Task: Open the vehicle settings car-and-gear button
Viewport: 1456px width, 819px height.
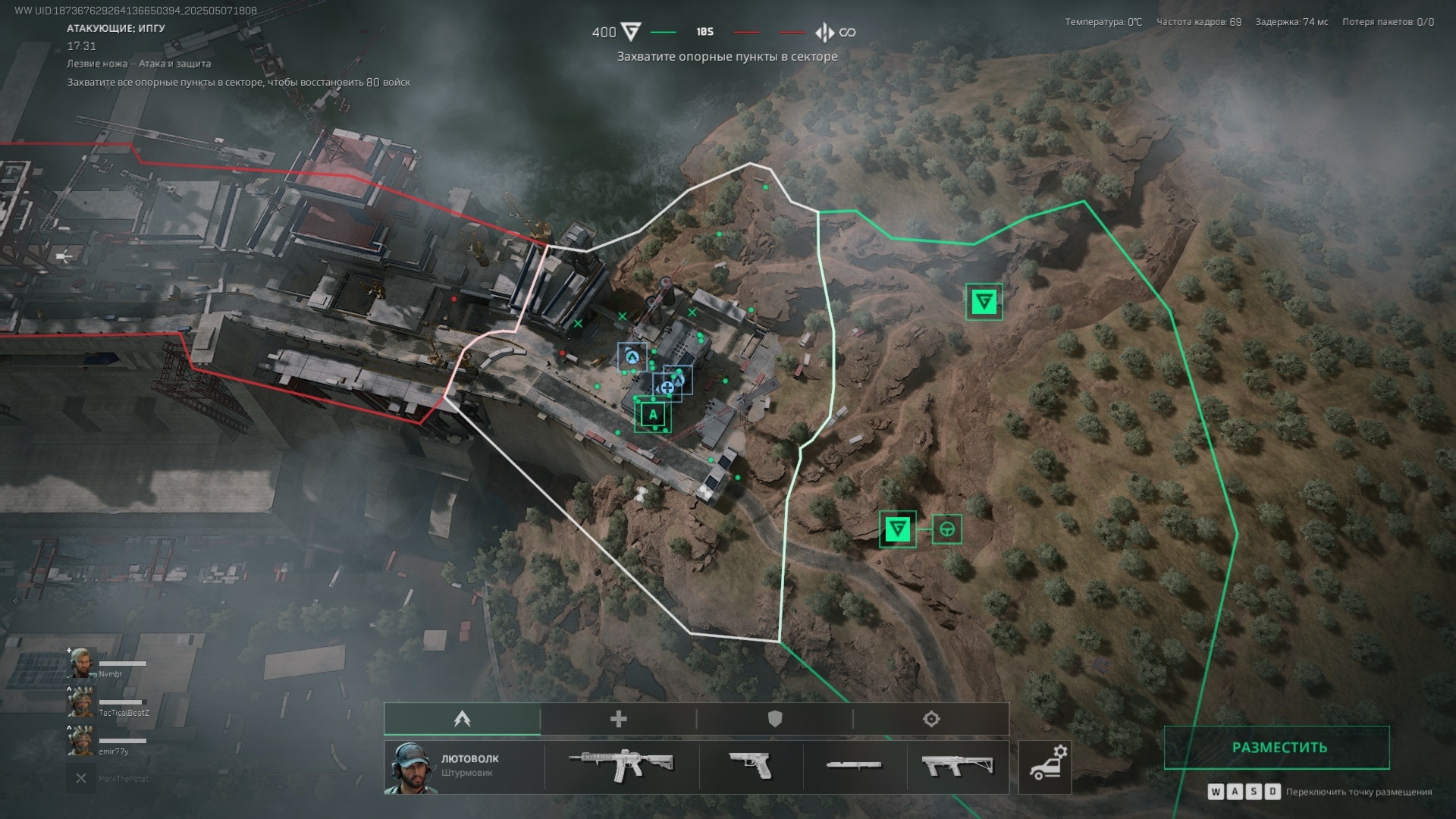Action: (x=1045, y=766)
